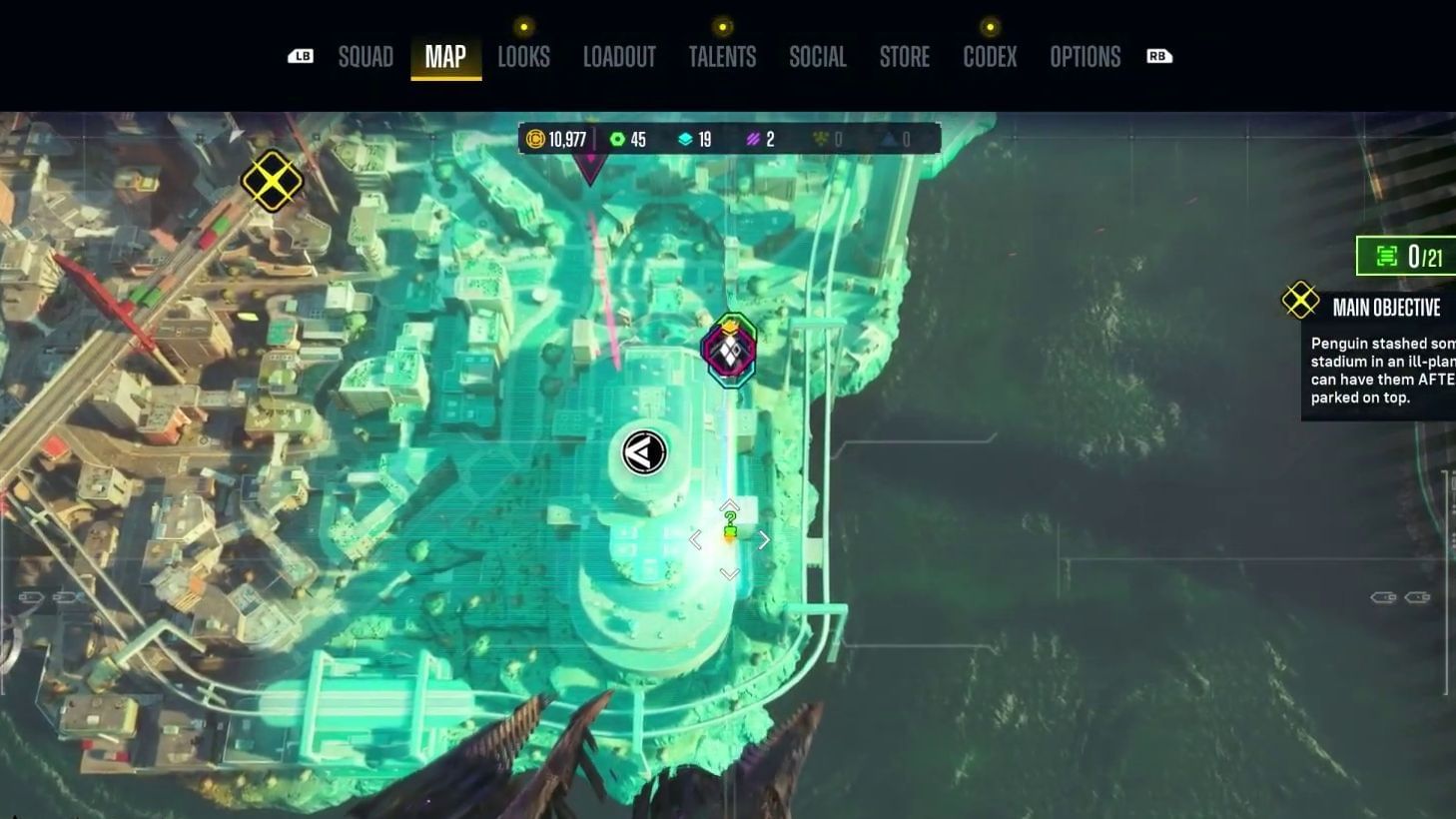Viewport: 1456px width, 819px height.
Task: Select the black fast travel pad icon
Action: [x=643, y=451]
